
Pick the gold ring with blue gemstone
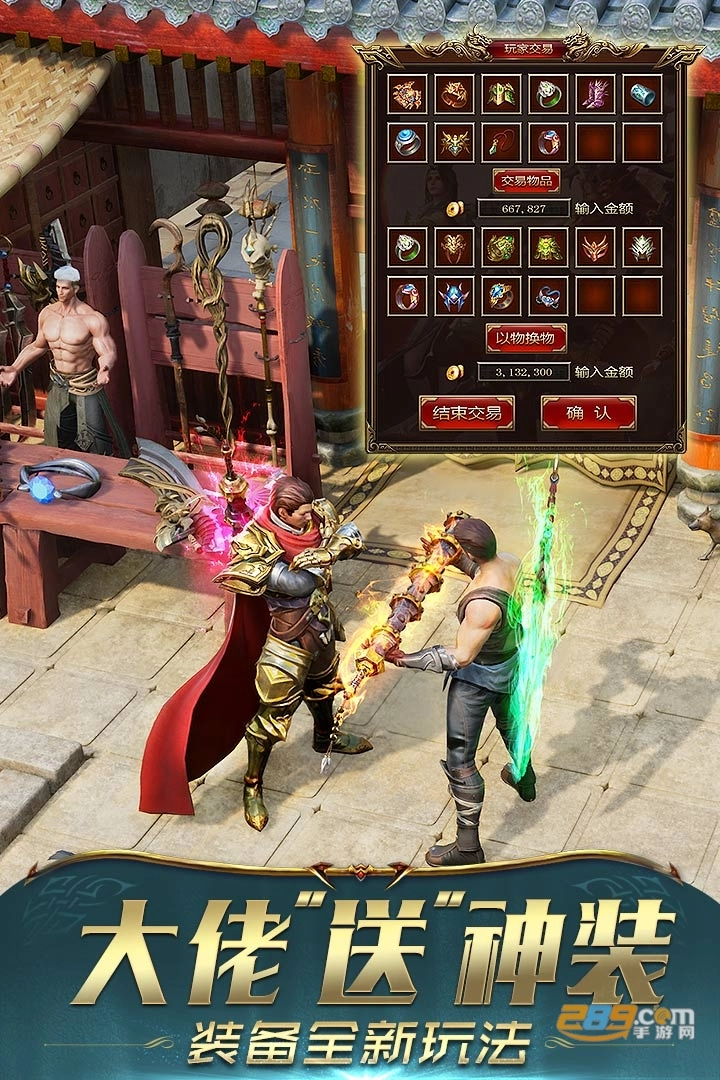pos(501,296)
